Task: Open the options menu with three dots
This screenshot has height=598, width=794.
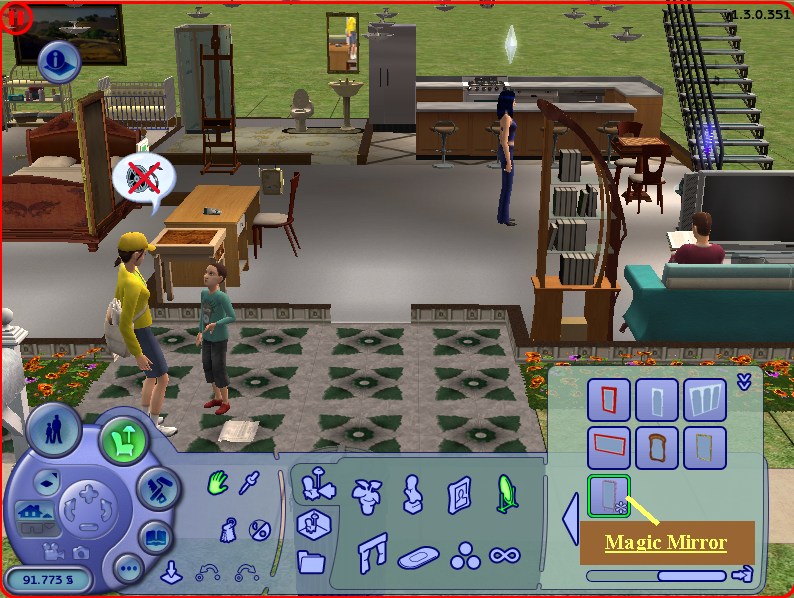Action: (128, 571)
